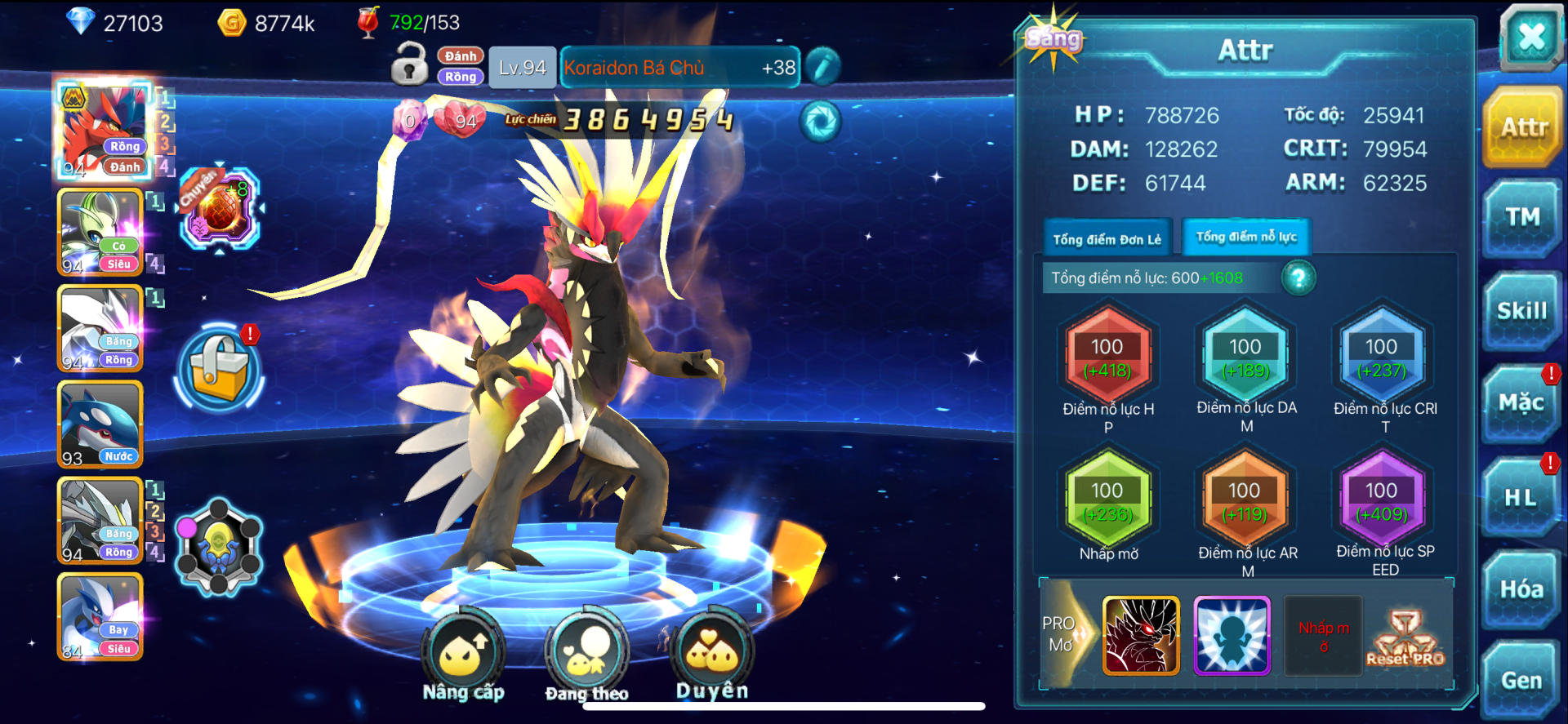1568x724 pixels.
Task: Select the Celebi grass-type portrait
Action: pos(100,233)
